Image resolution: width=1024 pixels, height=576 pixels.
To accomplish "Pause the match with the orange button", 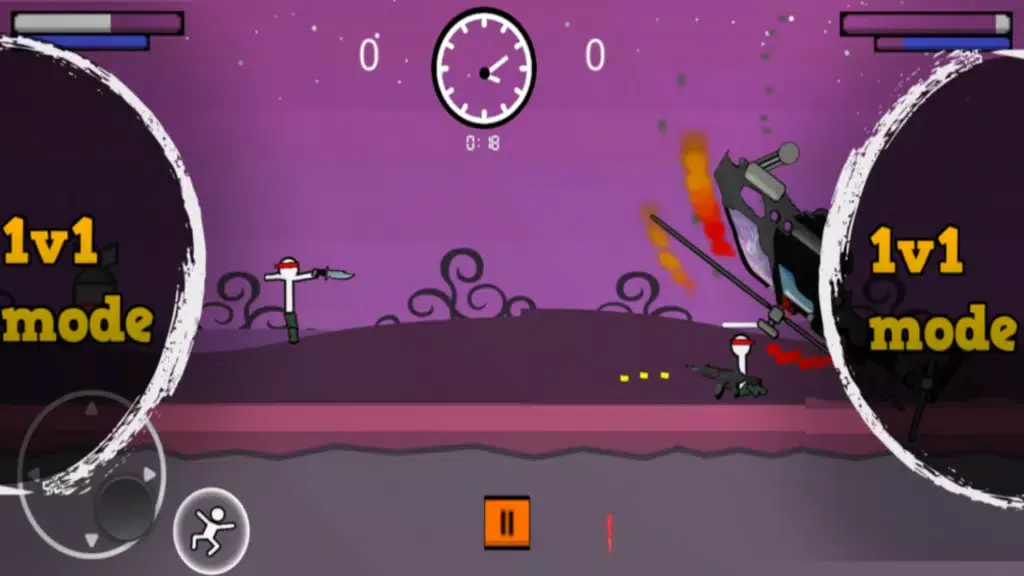I will (x=507, y=522).
